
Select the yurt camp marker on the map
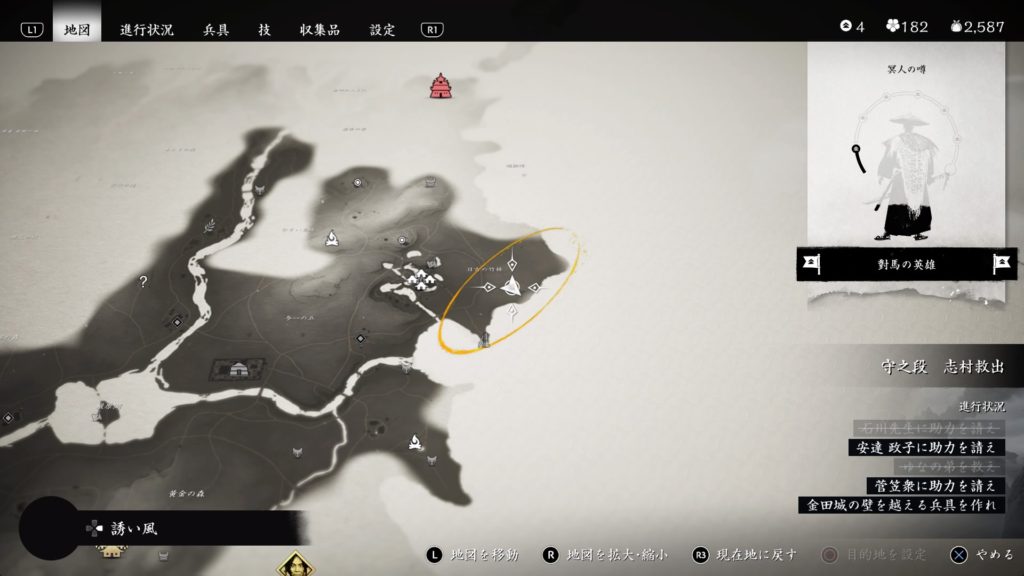point(238,369)
